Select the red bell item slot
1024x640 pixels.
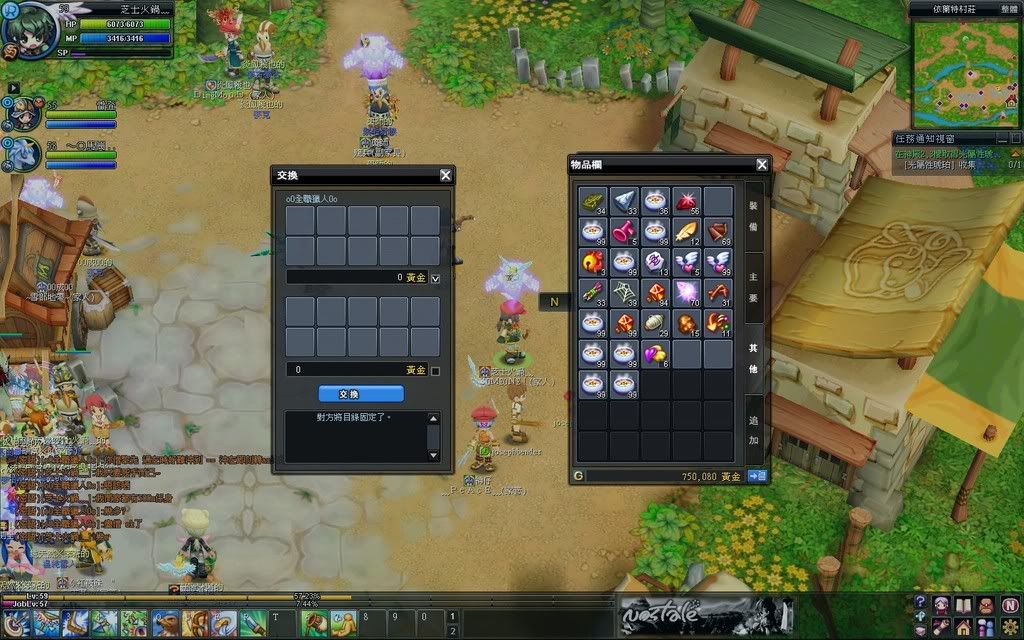(595, 263)
